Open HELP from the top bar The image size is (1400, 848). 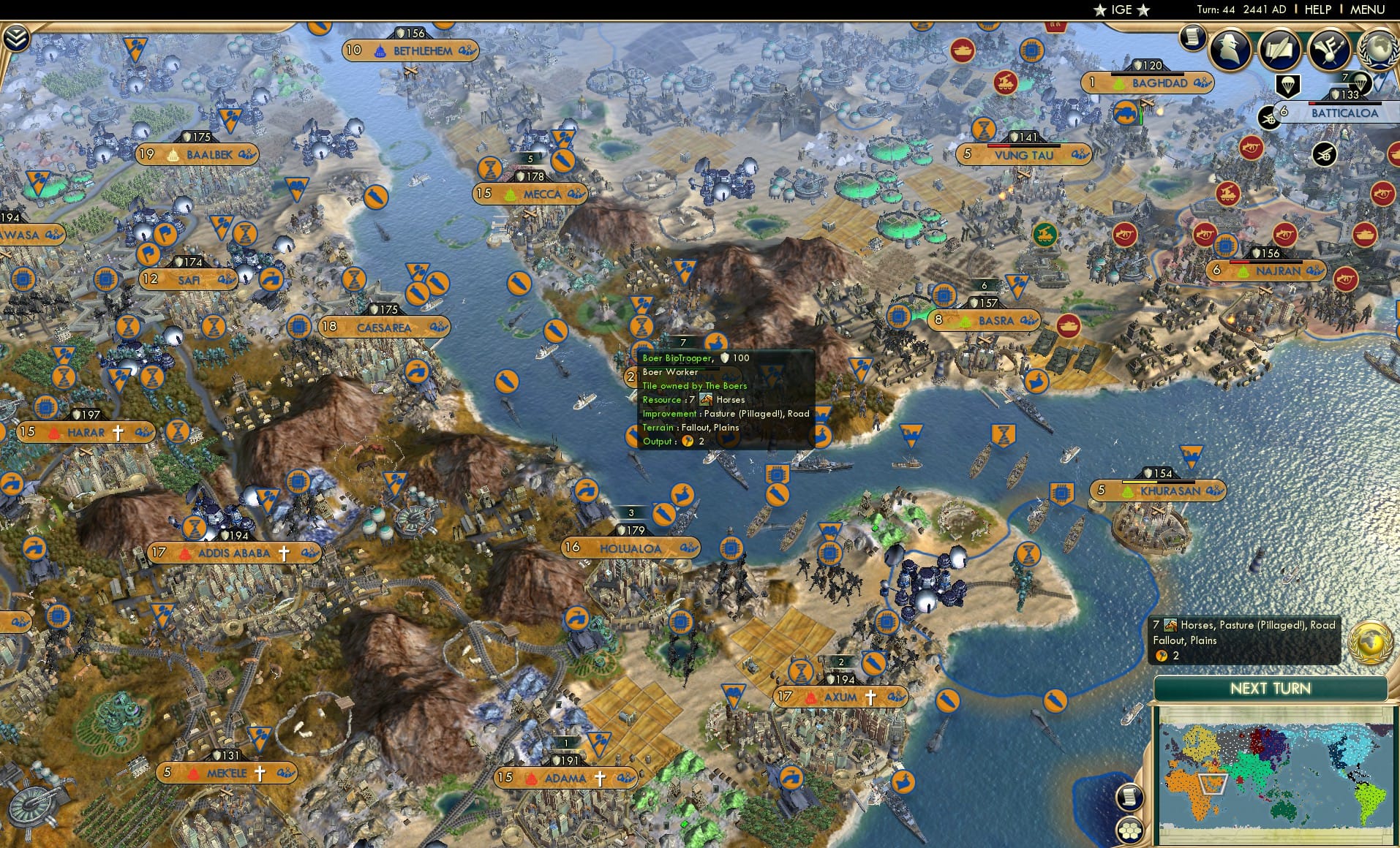(1317, 10)
